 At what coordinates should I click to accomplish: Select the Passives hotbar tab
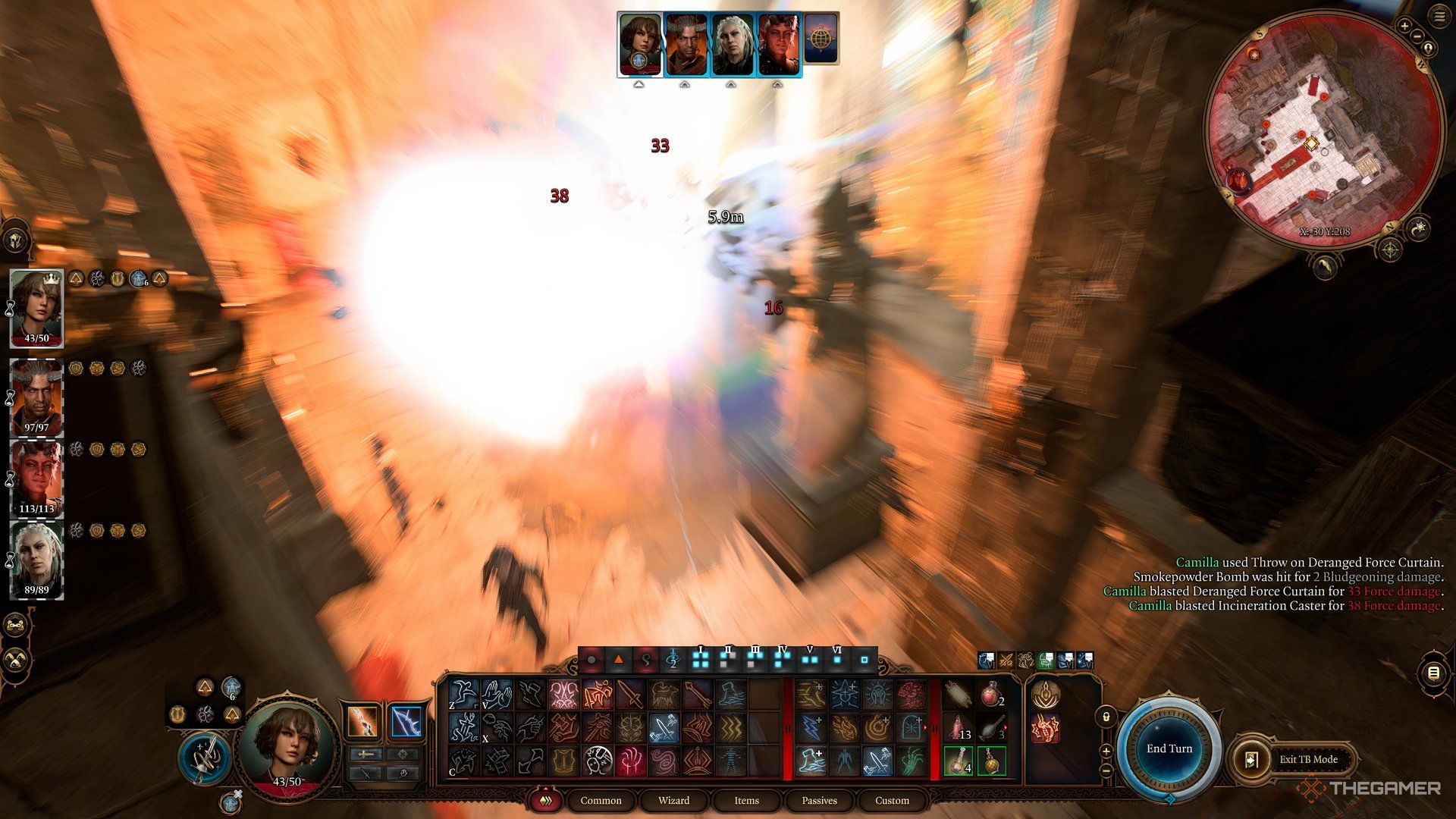click(819, 800)
